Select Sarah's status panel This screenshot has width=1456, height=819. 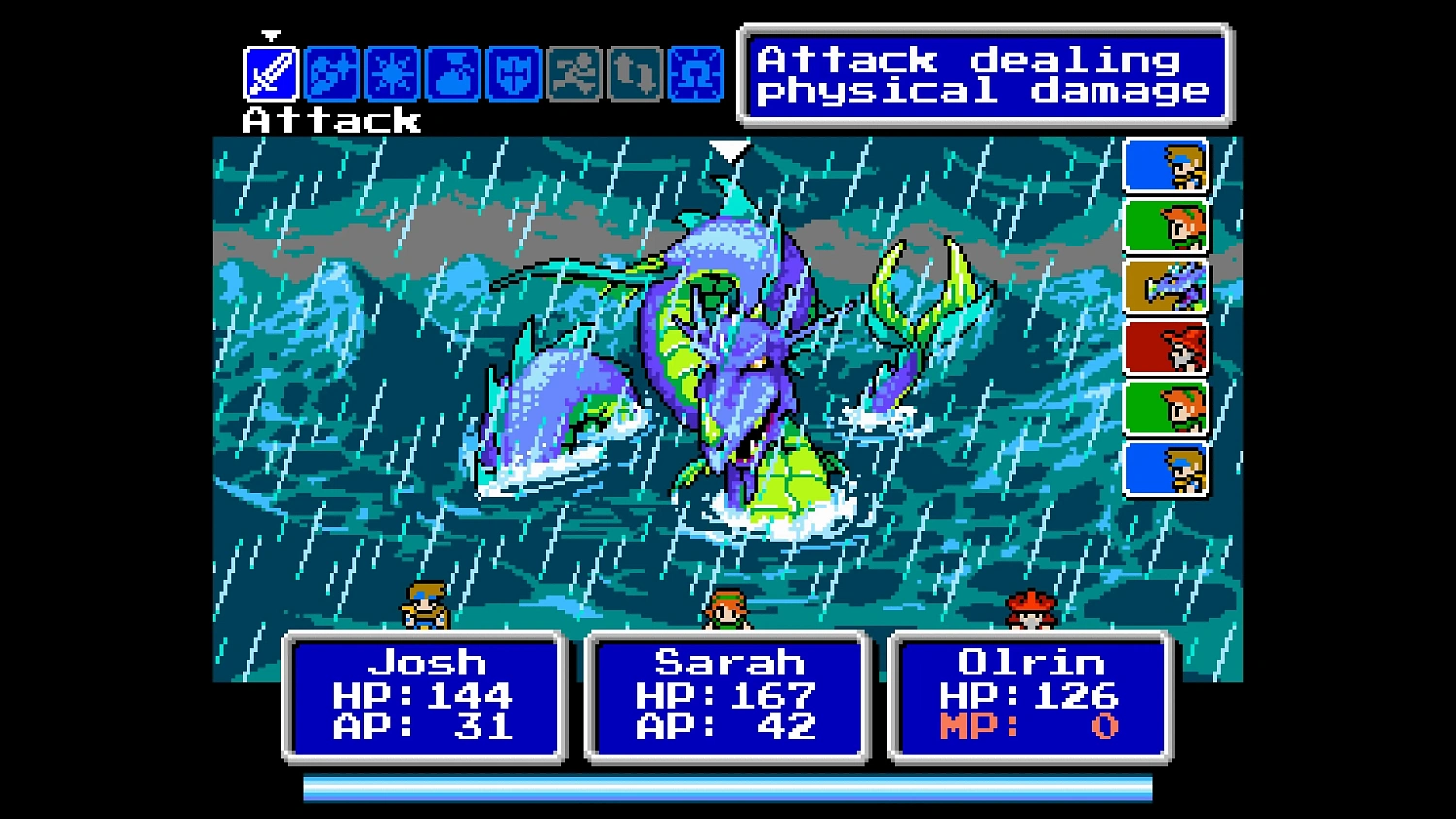(728, 699)
